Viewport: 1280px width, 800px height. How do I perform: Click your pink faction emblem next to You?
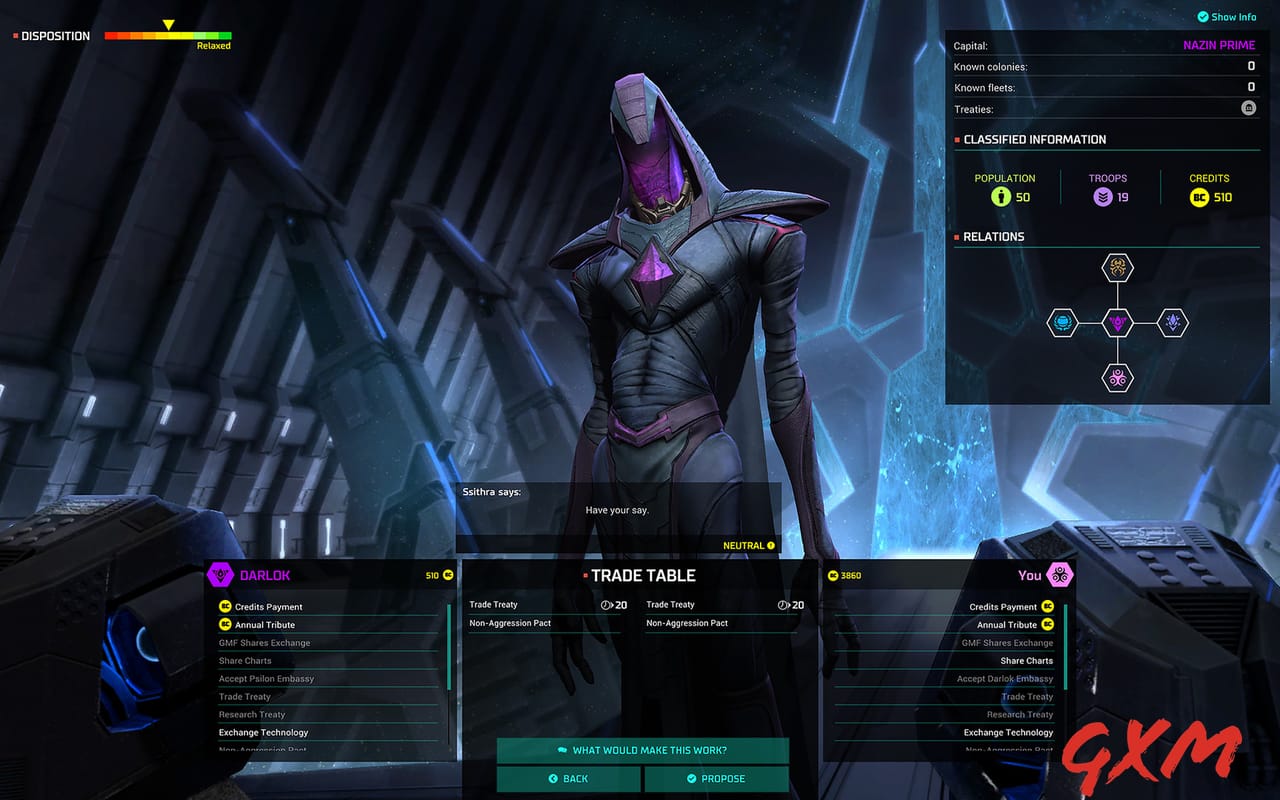[1060, 575]
